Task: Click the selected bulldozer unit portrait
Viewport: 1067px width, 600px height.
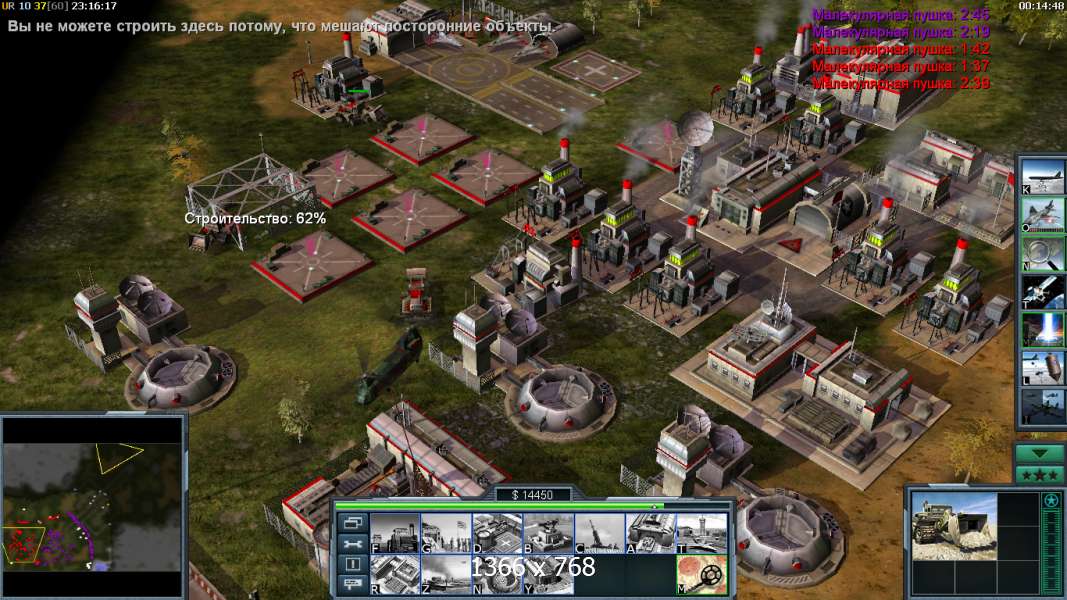Action: click(954, 526)
